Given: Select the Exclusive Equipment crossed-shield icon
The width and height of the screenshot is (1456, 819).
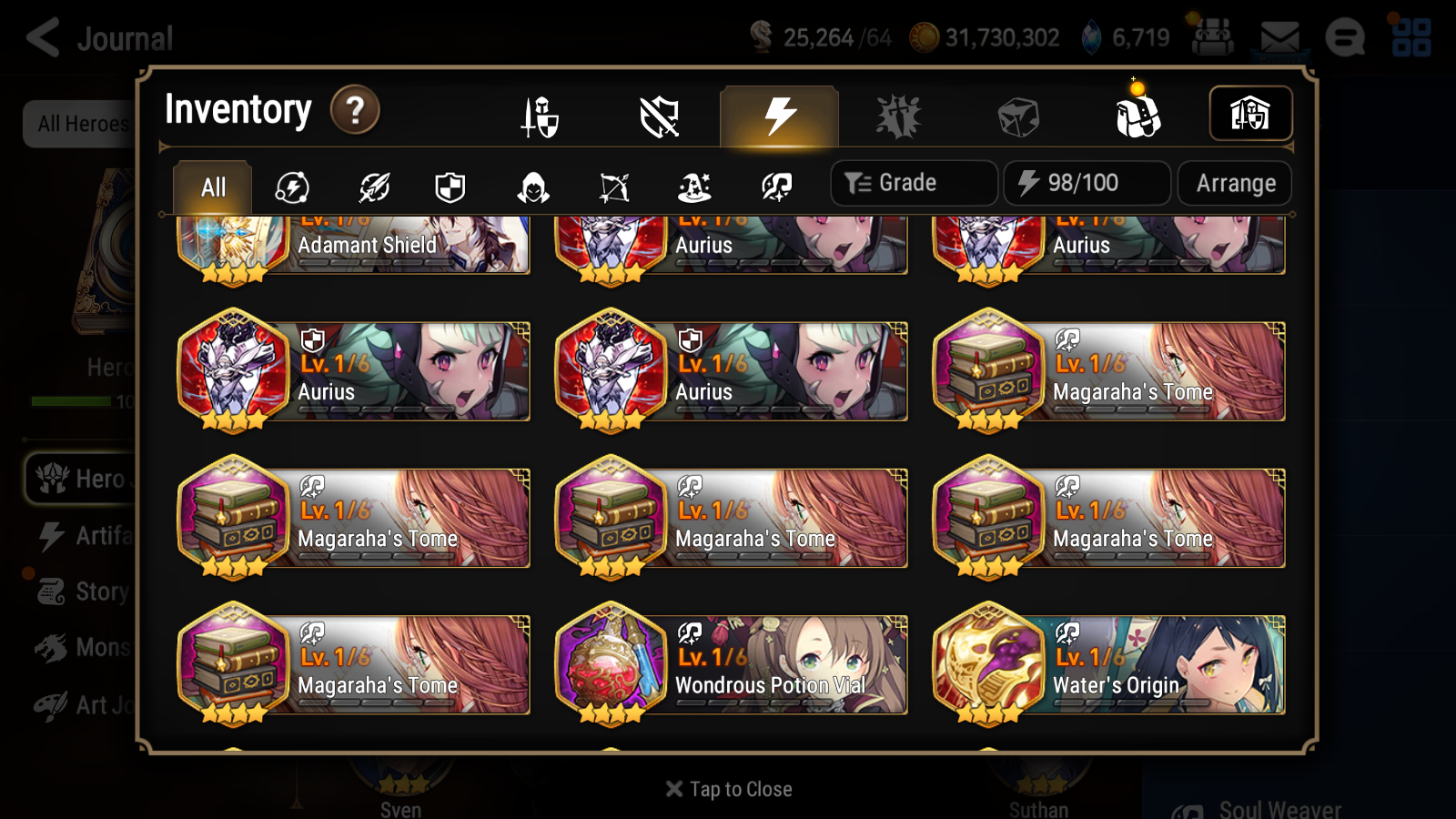Looking at the screenshot, I should [x=660, y=116].
